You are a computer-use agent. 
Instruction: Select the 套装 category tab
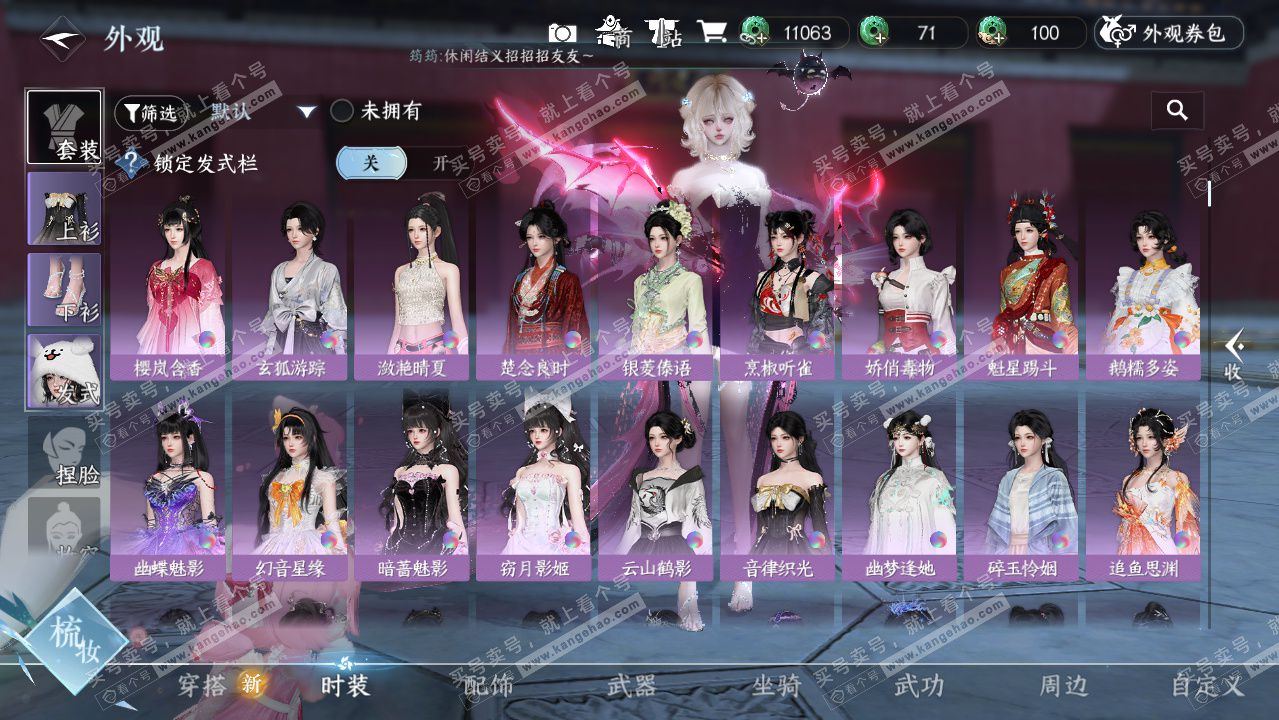tap(64, 127)
